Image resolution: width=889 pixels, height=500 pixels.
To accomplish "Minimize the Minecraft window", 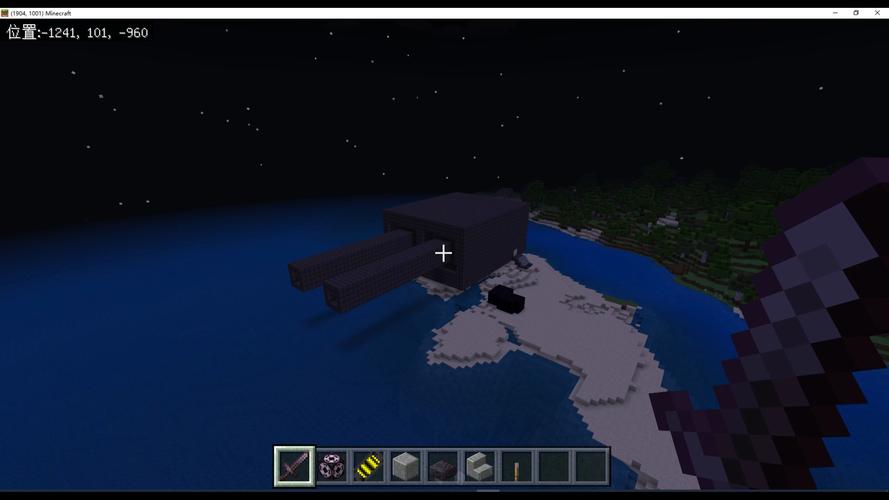I will click(x=835, y=13).
